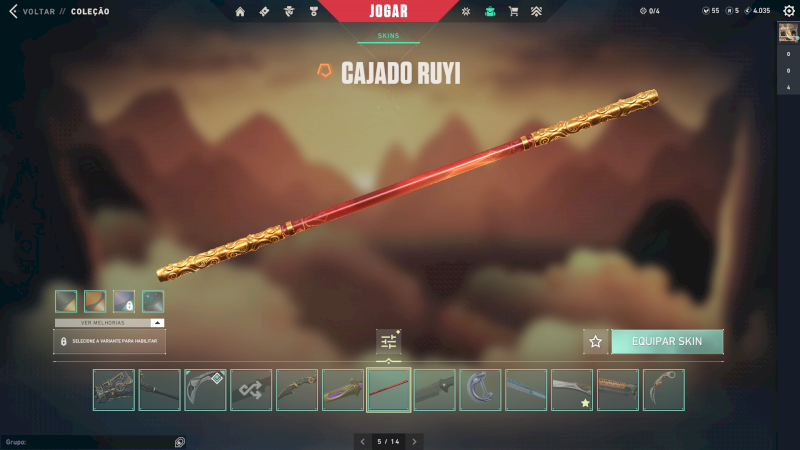
Task: Open the home icon in the top bar
Action: [240, 12]
